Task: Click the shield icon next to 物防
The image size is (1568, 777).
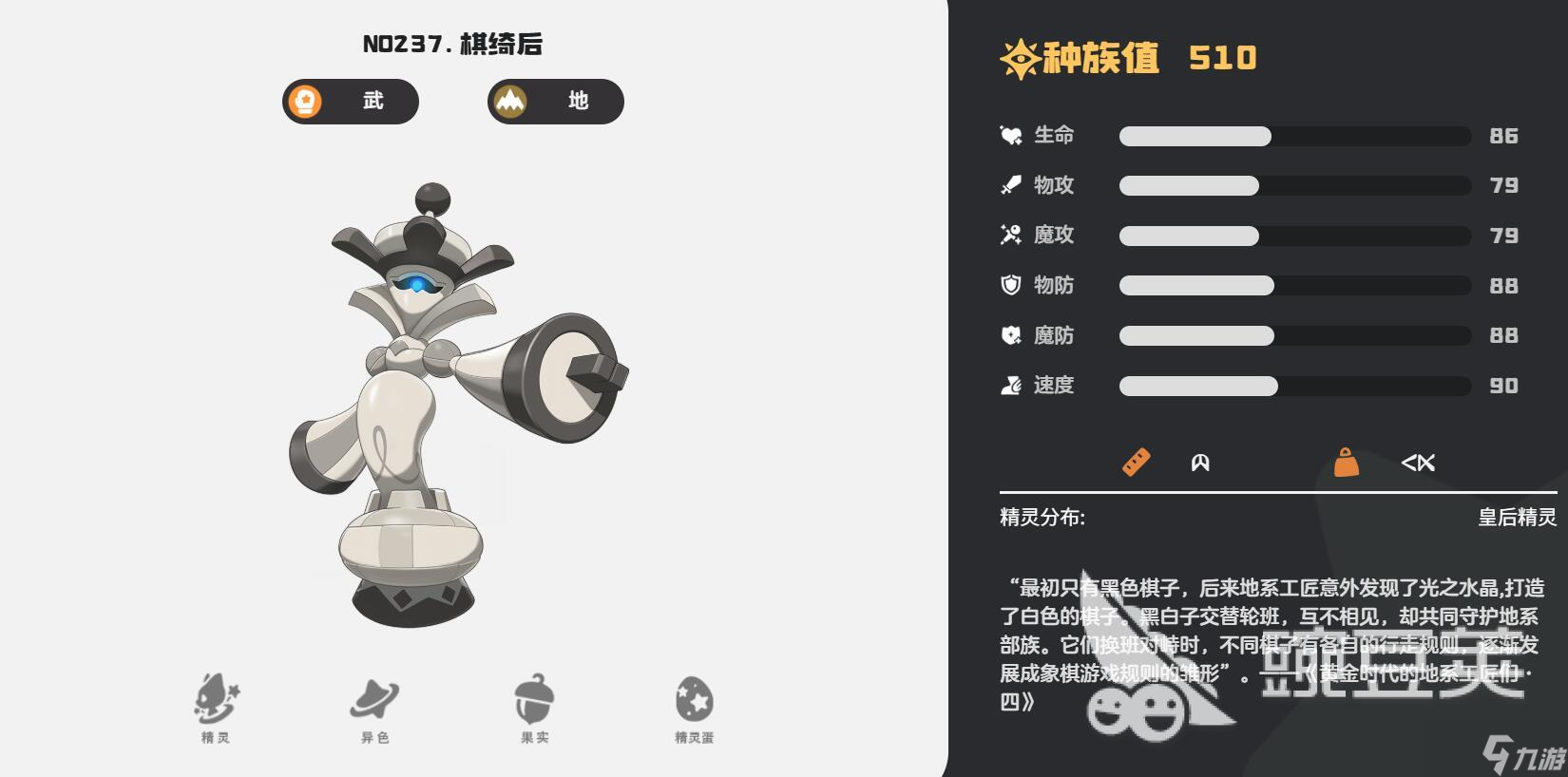Action: pos(1009,286)
